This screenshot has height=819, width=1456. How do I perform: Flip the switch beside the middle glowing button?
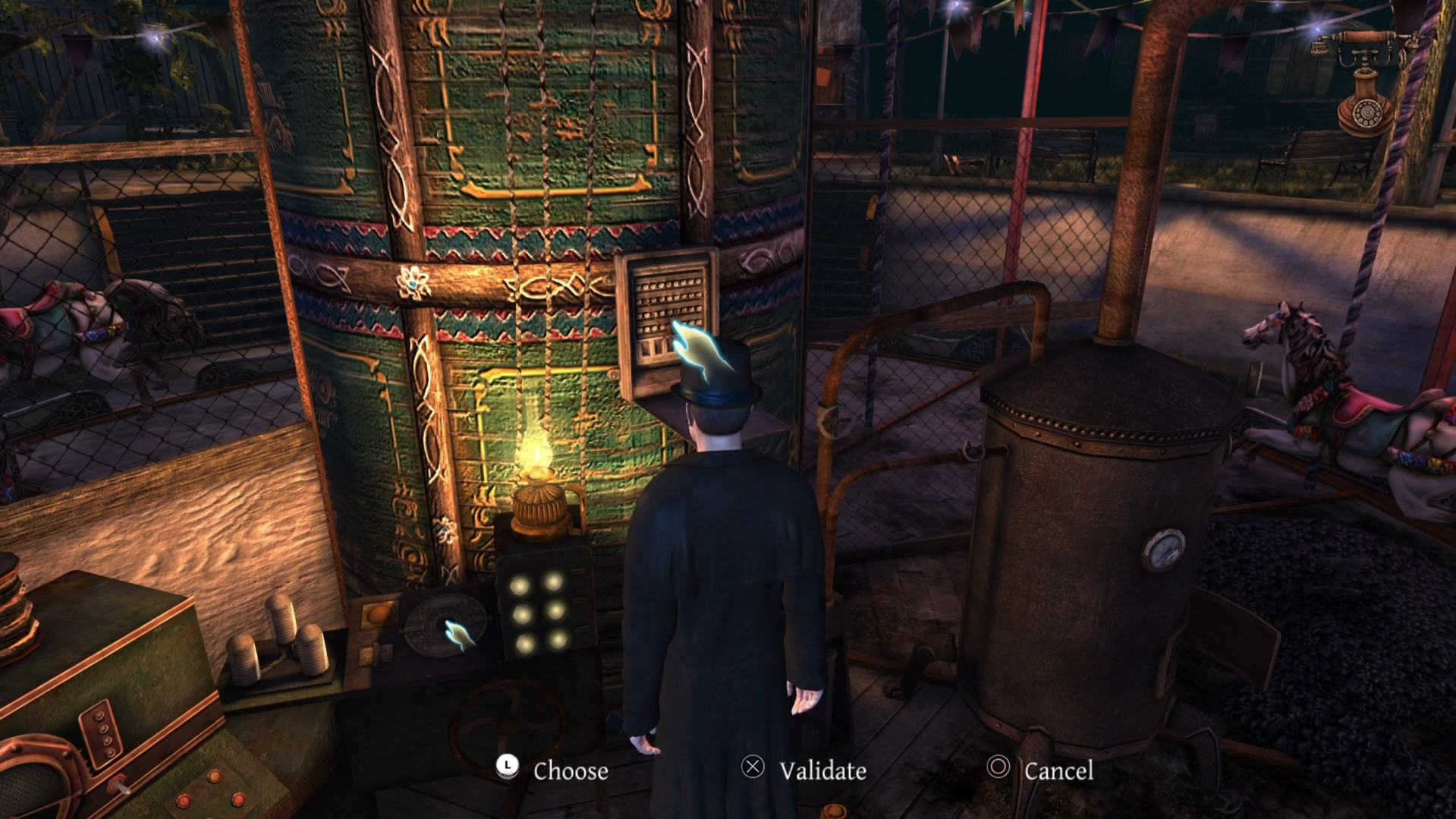580,601
